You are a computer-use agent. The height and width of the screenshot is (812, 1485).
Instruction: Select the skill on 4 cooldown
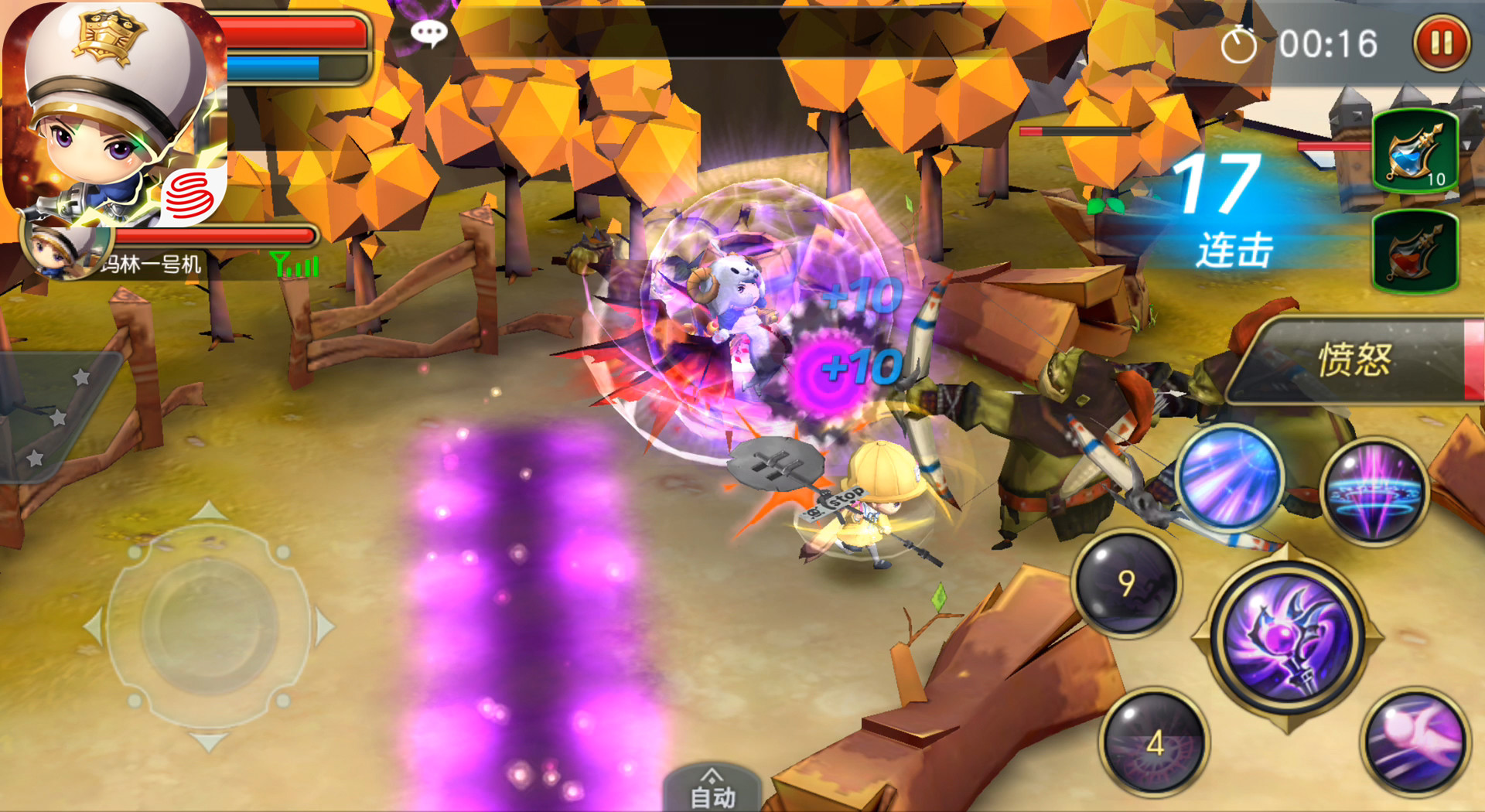pos(1155,743)
